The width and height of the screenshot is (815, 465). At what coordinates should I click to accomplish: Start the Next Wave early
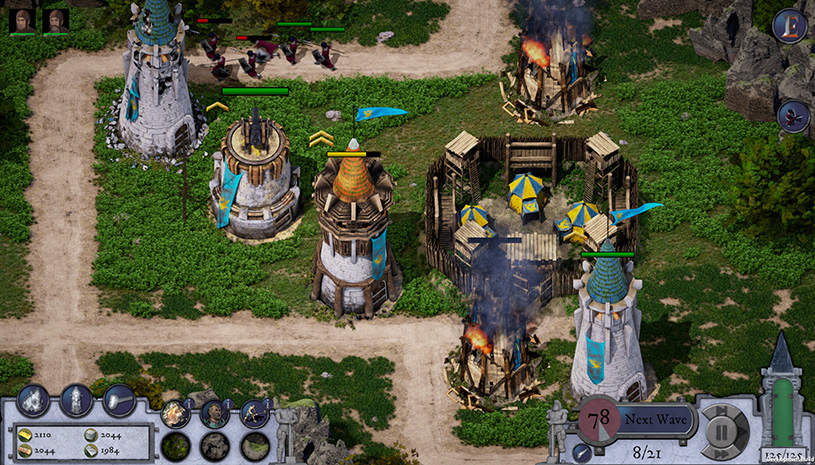coord(655,420)
